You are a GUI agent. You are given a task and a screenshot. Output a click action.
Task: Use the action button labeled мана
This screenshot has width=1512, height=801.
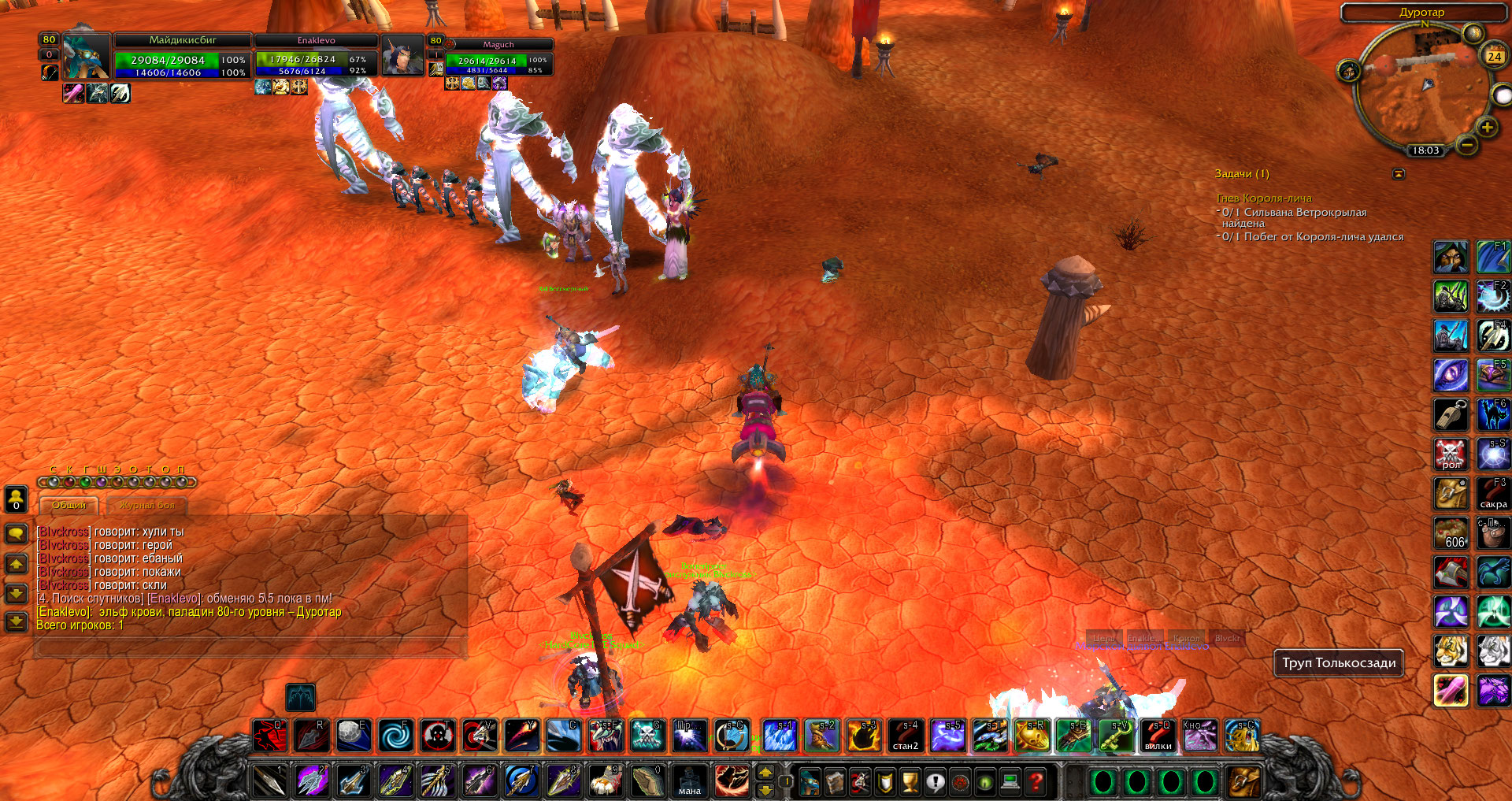[689, 781]
